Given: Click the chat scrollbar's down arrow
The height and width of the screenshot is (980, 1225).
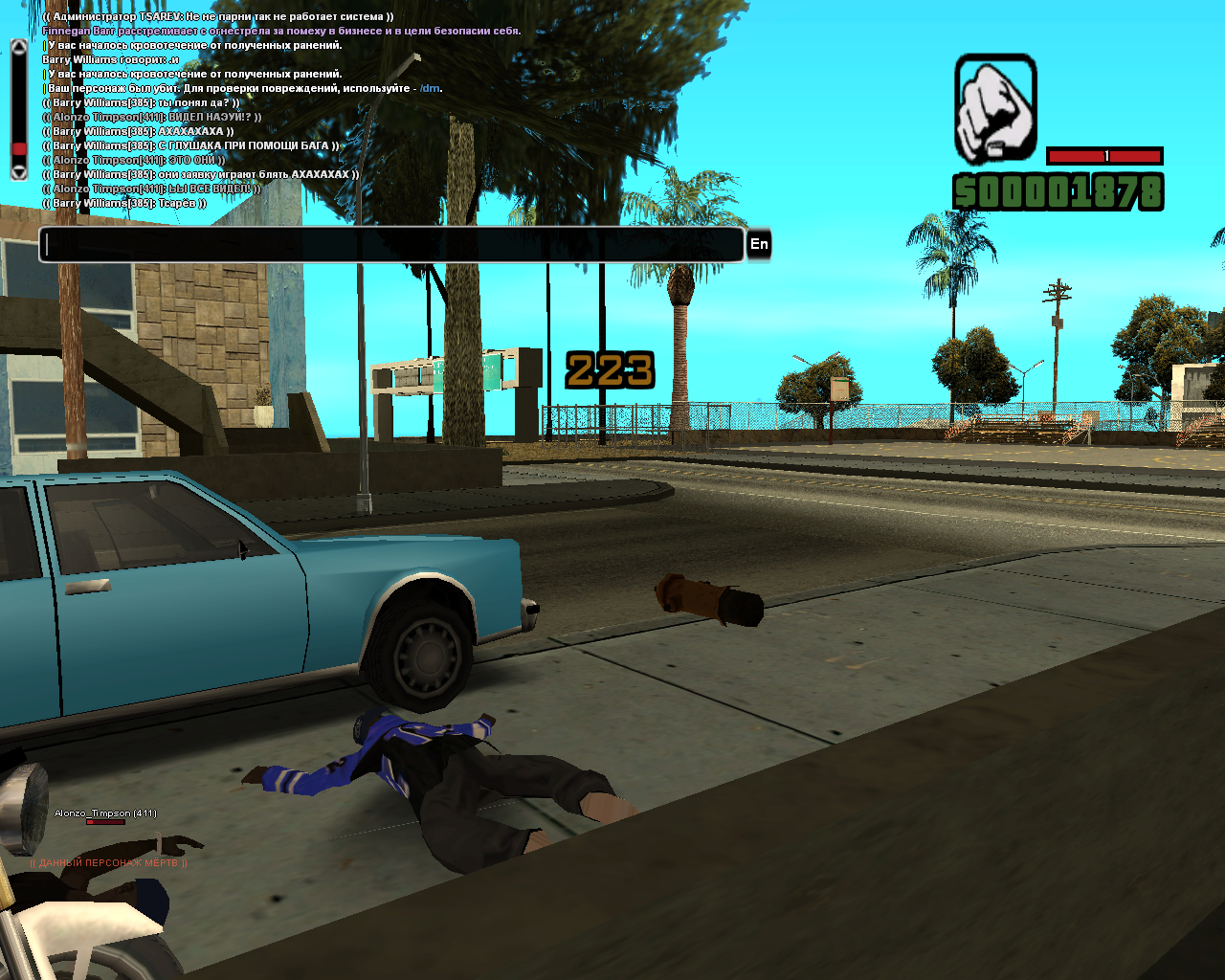Looking at the screenshot, I should click(18, 172).
